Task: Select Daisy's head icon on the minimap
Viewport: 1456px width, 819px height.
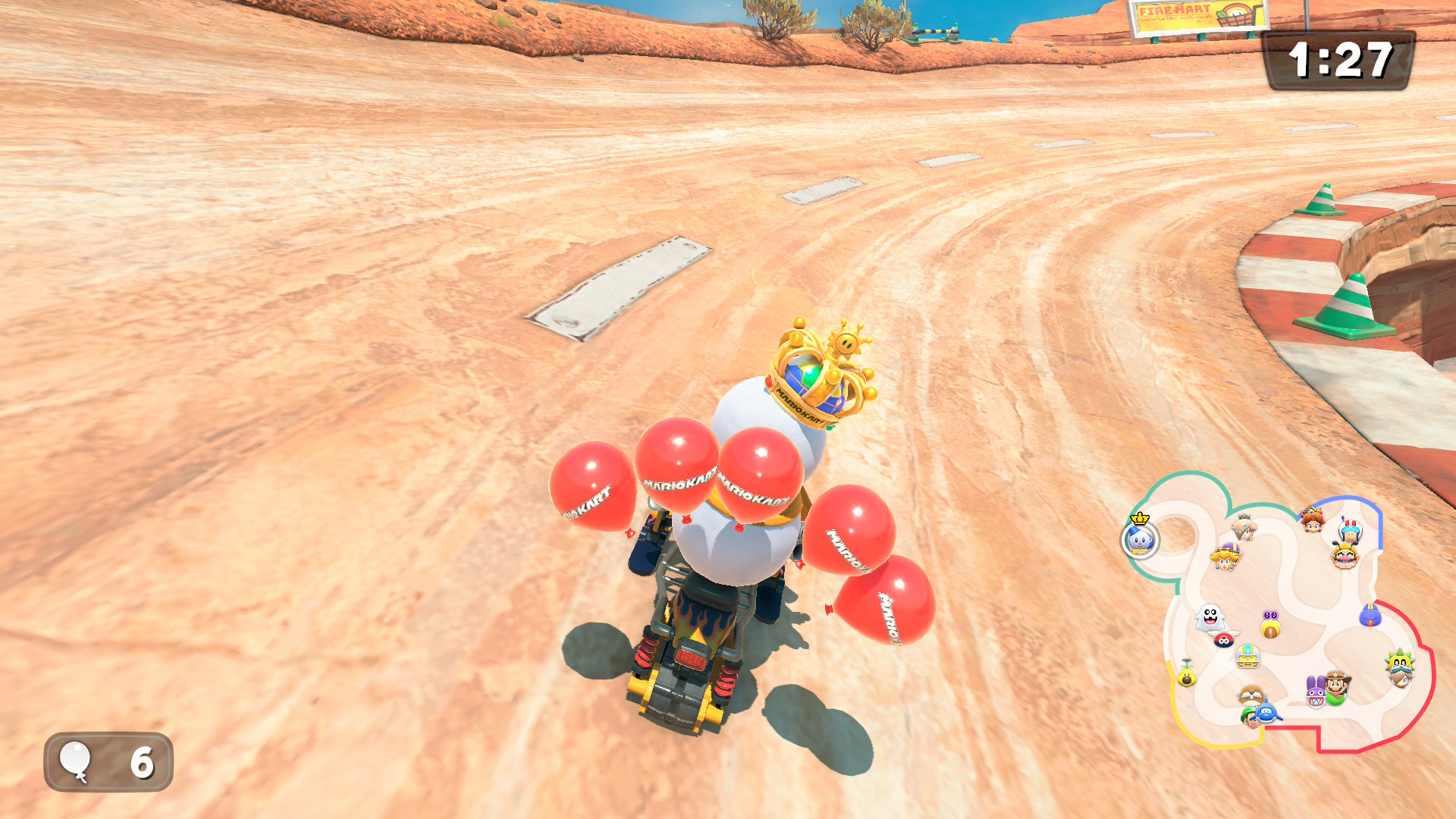Action: point(1311,519)
